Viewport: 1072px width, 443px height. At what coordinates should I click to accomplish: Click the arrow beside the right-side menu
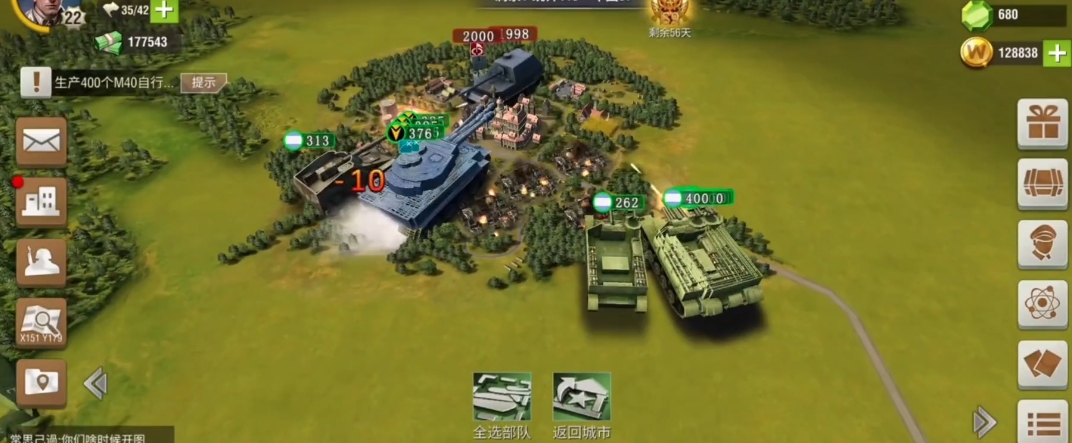click(x=984, y=420)
